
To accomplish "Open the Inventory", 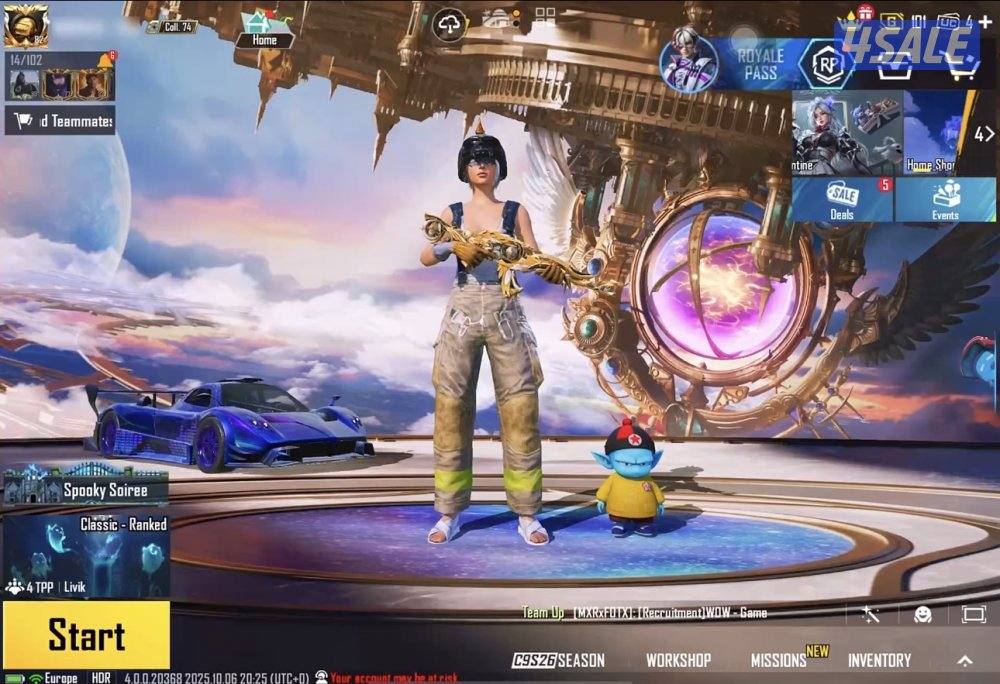I will [879, 660].
